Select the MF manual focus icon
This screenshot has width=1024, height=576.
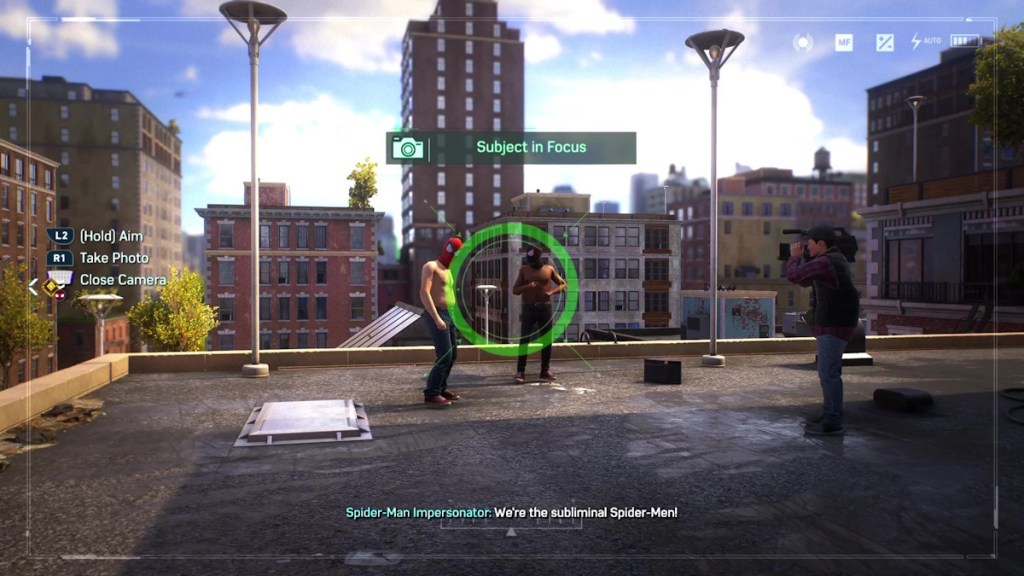(844, 42)
